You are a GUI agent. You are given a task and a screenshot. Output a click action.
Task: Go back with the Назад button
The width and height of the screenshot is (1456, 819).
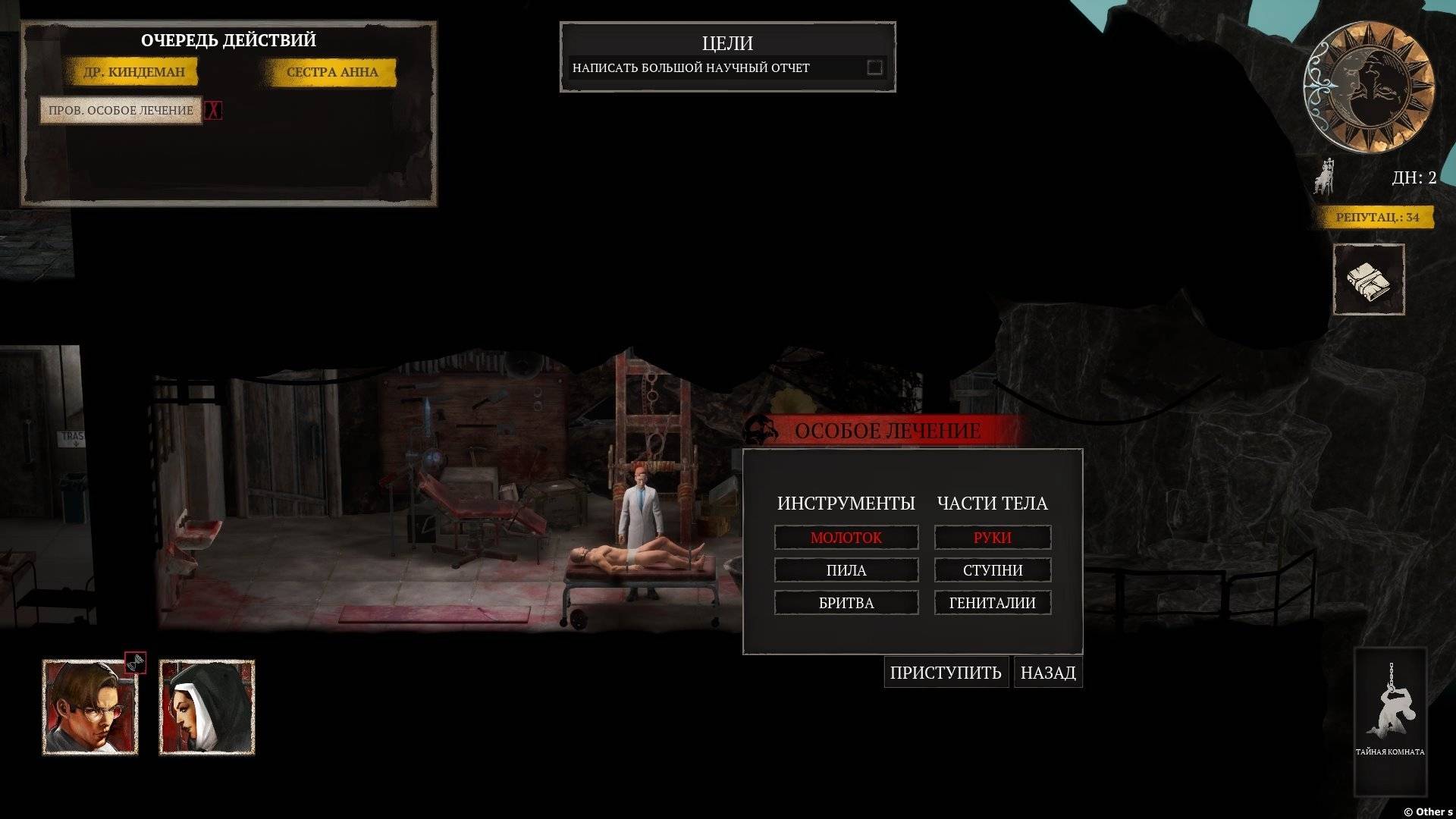(x=1047, y=673)
